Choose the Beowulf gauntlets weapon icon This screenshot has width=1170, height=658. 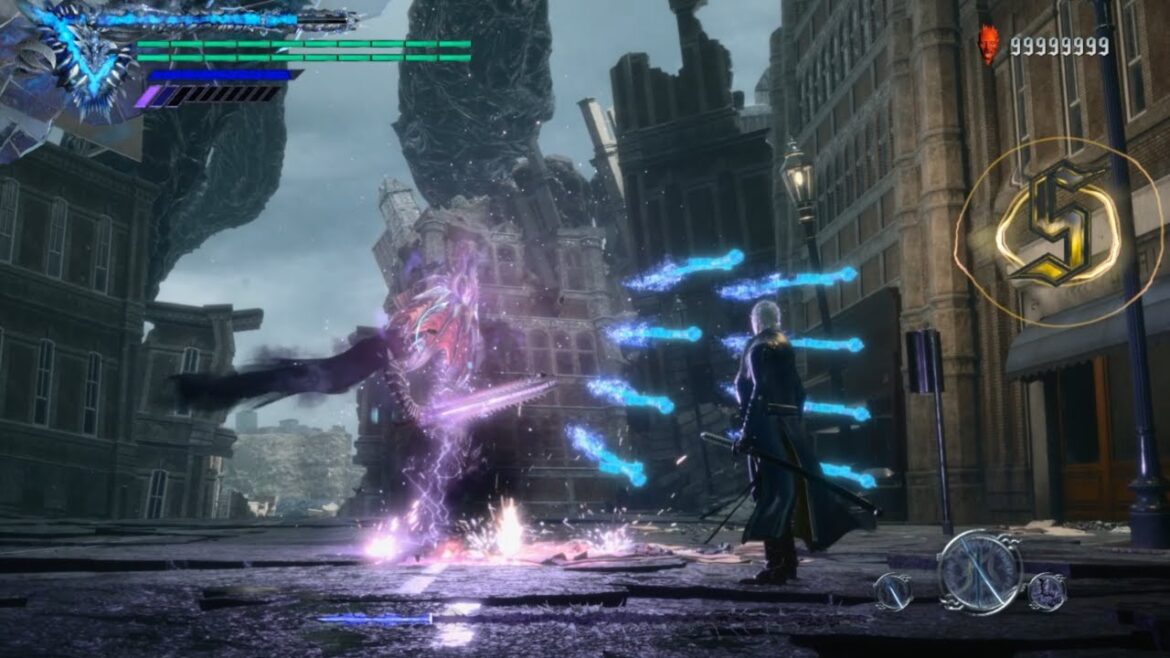point(1046,591)
